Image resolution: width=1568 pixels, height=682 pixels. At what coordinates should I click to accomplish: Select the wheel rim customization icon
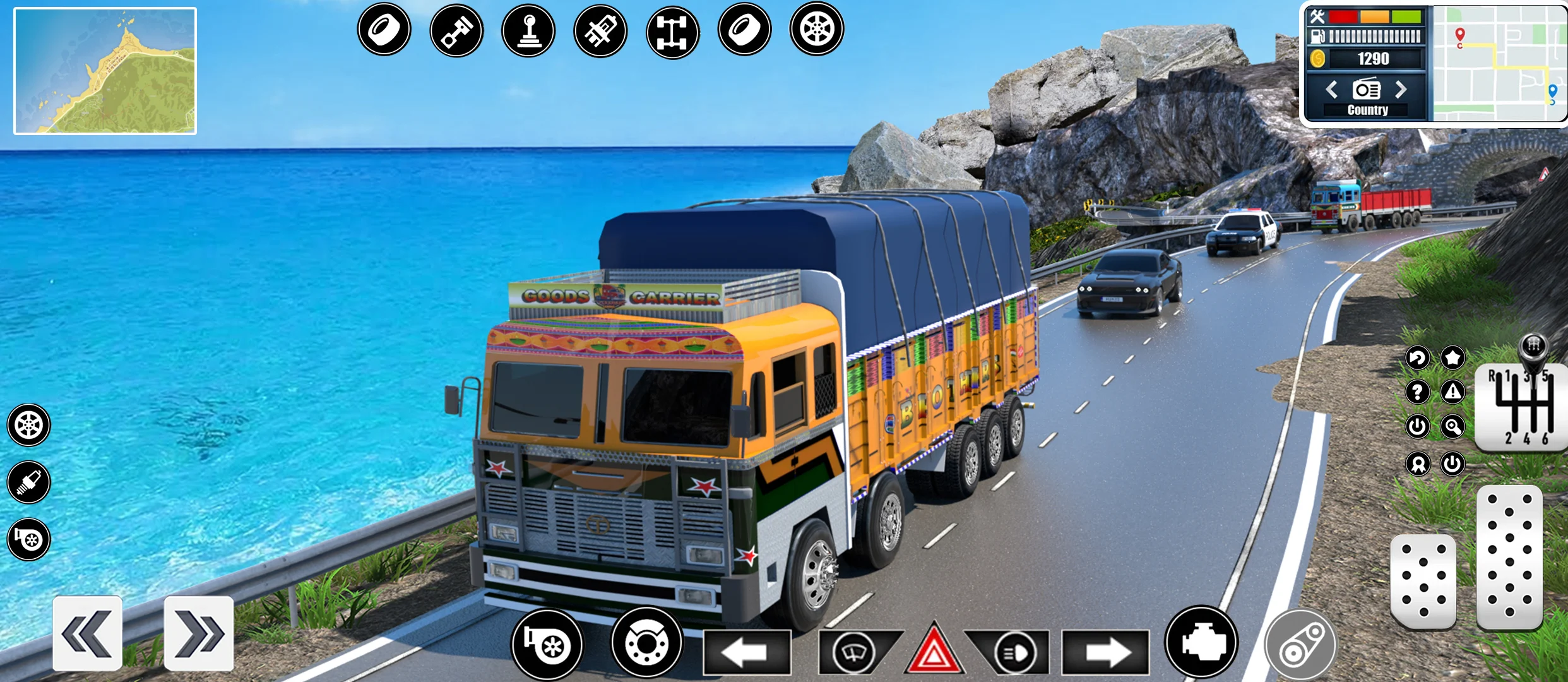coord(819,29)
